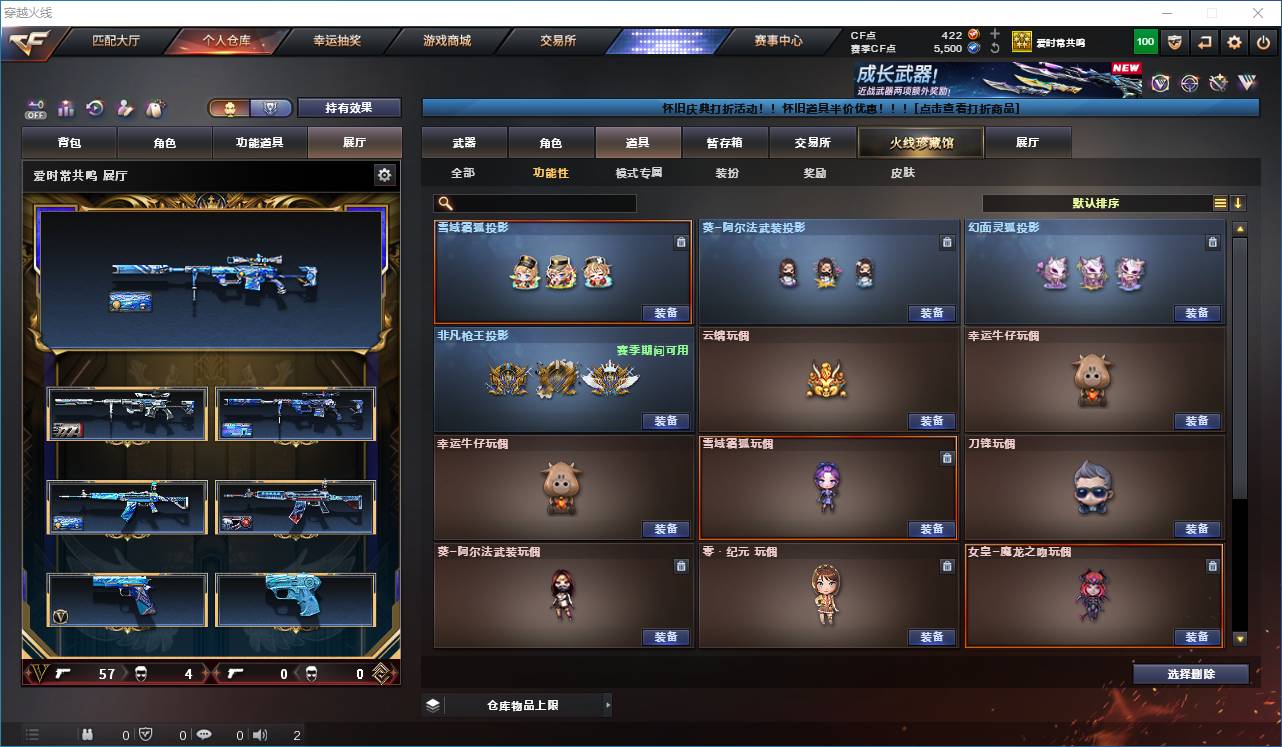
Task: Click the chat bubble icon in bottom status bar
Action: [203, 733]
